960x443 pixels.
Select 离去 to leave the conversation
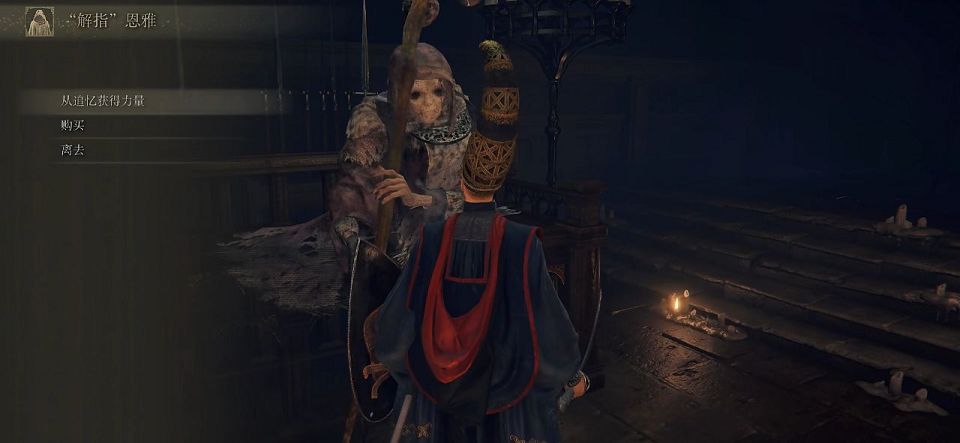(73, 150)
